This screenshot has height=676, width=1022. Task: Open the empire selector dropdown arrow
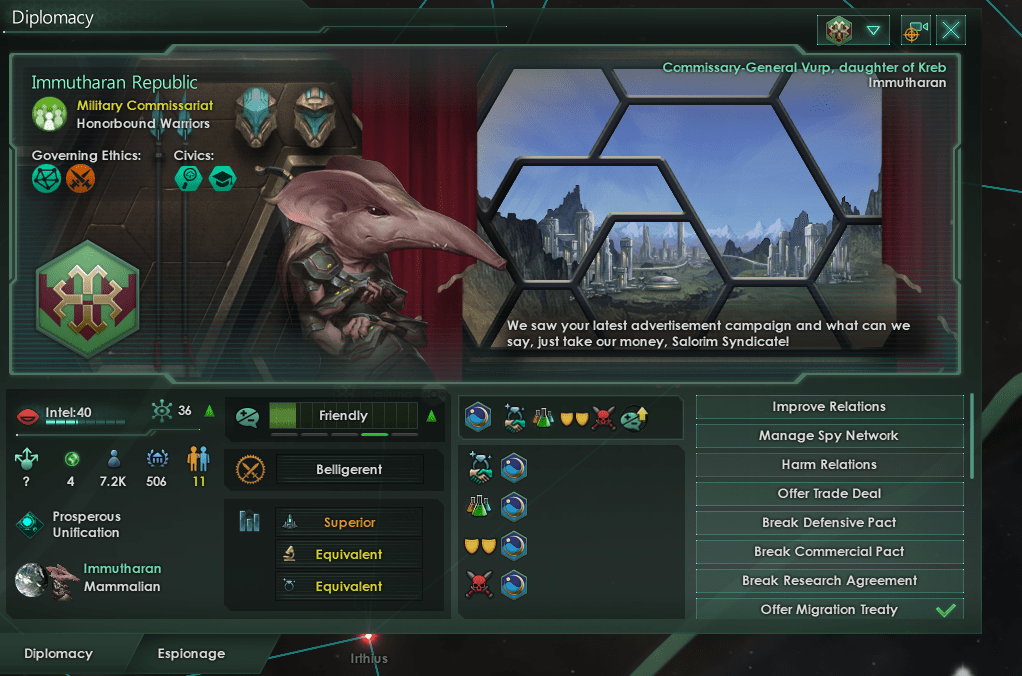point(874,31)
